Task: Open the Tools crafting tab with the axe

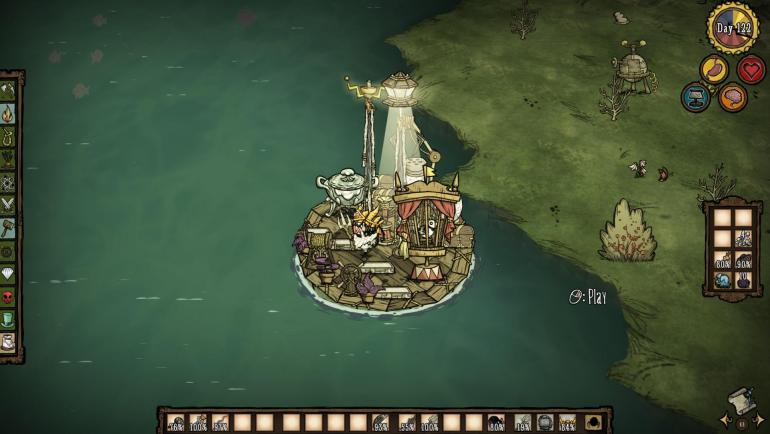Action: pyautogui.click(x=8, y=90)
